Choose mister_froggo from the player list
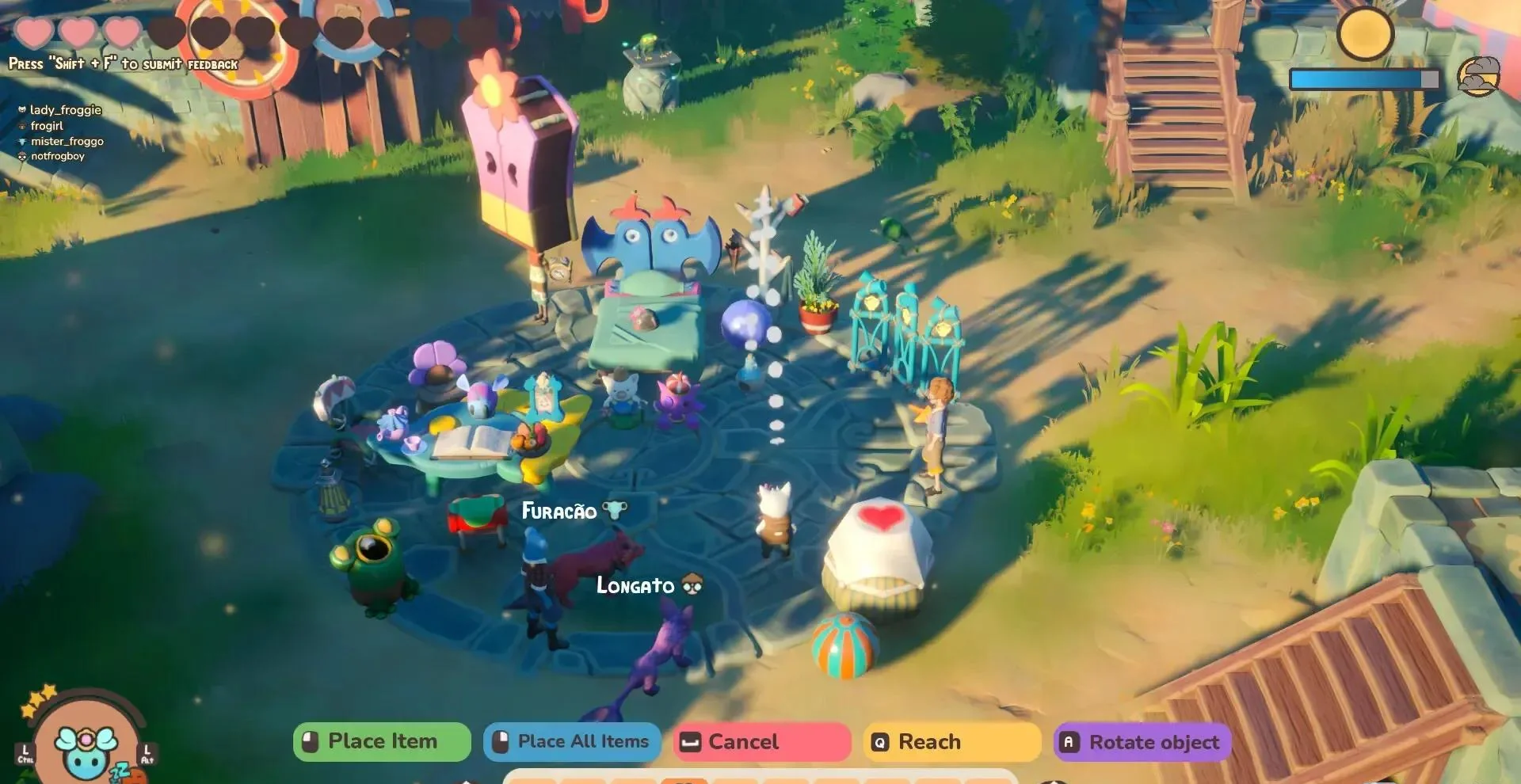 (67, 141)
